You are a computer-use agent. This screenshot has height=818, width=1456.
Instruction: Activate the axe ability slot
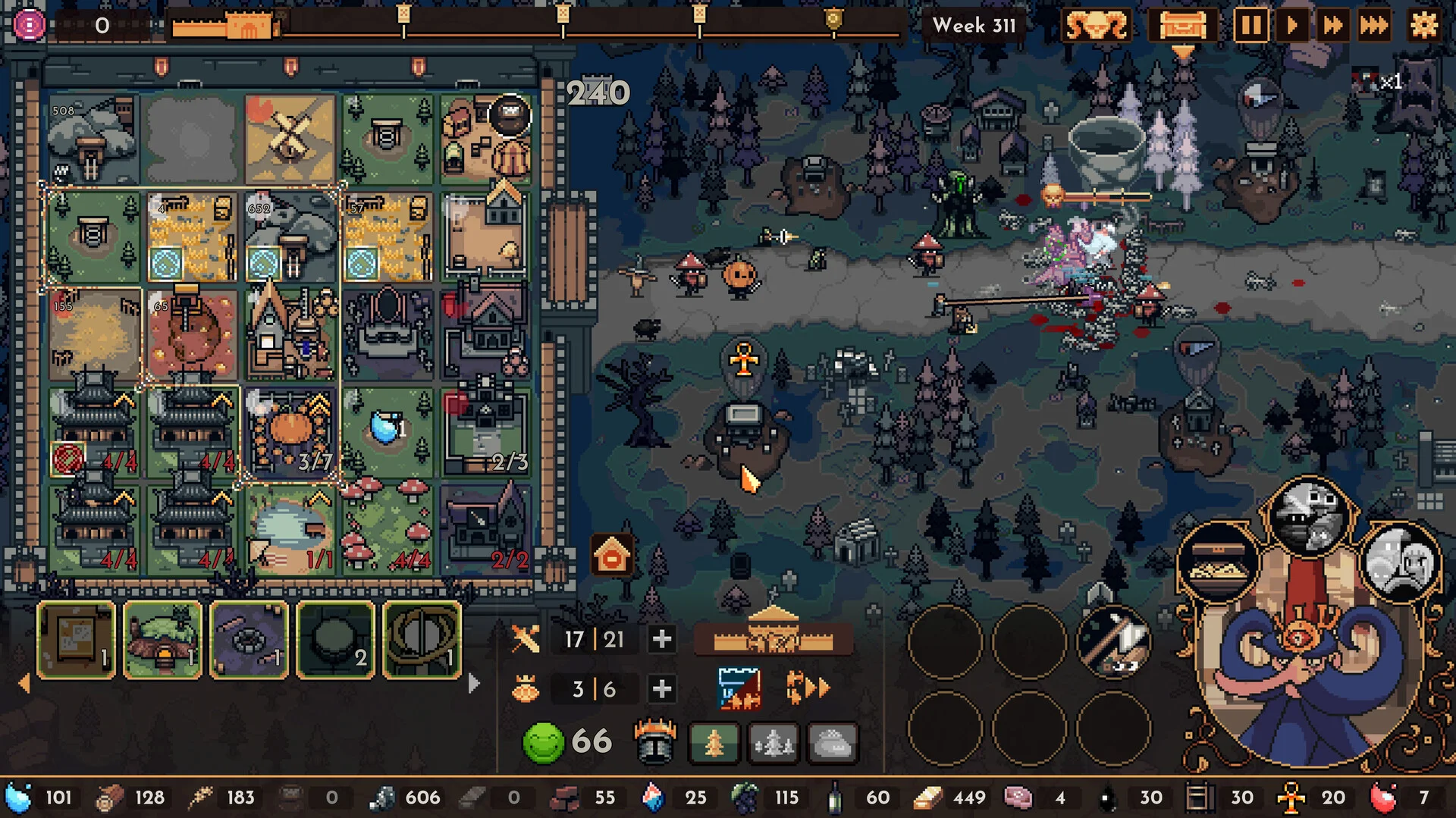tap(1113, 641)
